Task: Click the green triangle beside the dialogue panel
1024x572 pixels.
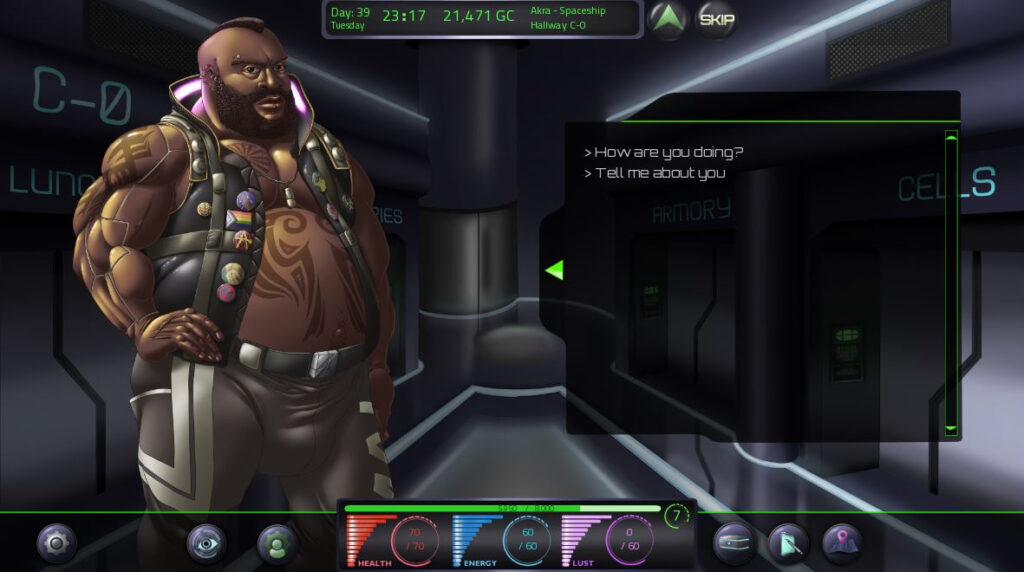Action: click(x=554, y=269)
